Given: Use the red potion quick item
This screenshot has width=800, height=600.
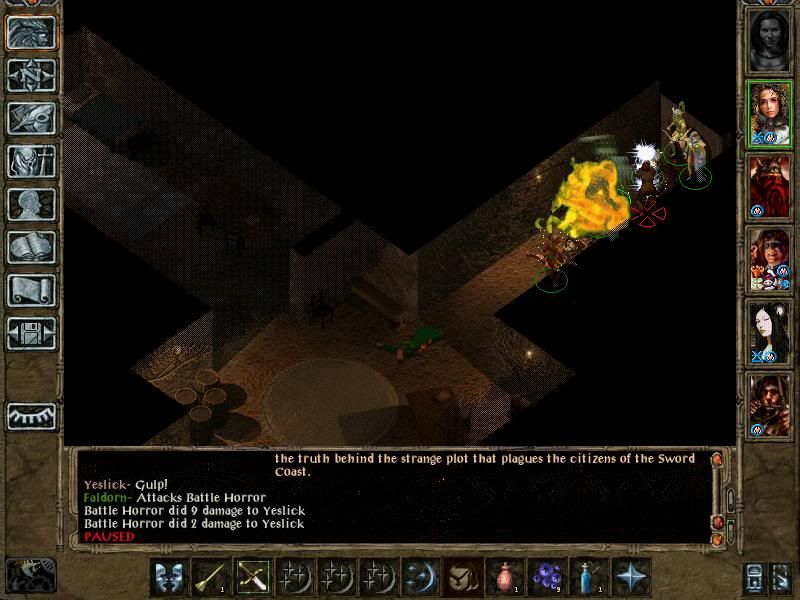Looking at the screenshot, I should [502, 576].
